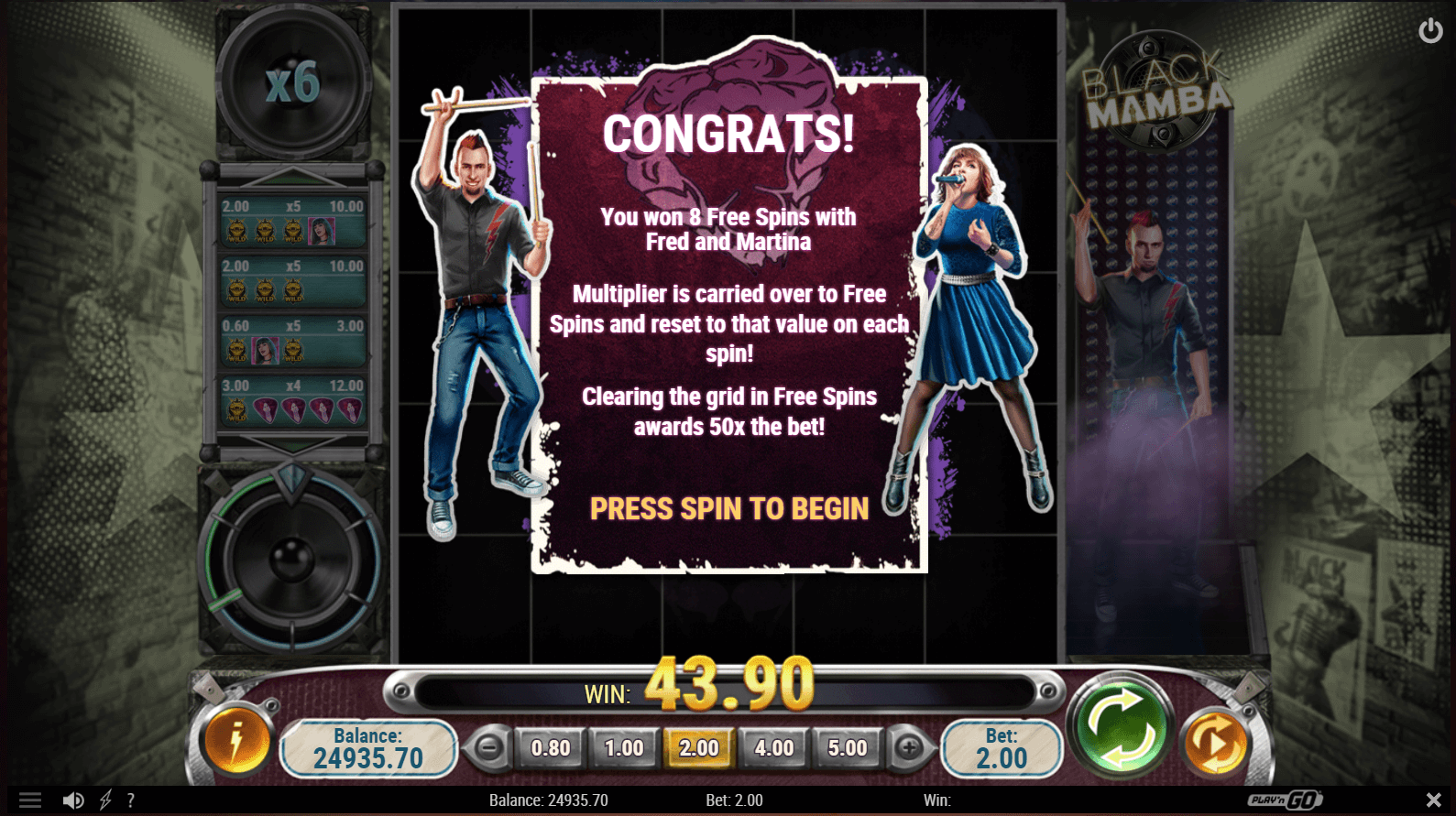Enable quick spin via the lightning icon

point(104,800)
